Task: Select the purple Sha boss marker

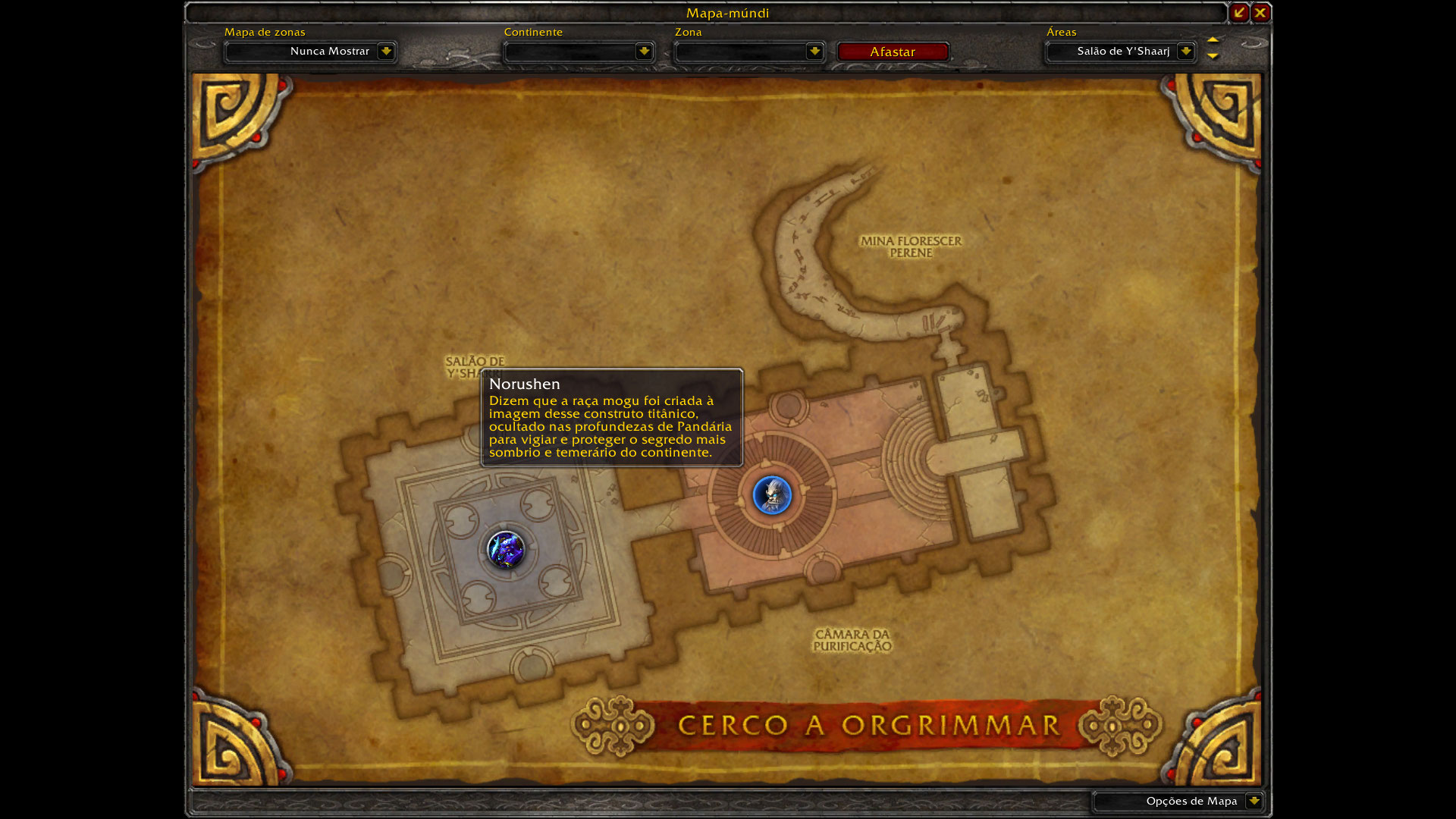Action: pos(506,549)
